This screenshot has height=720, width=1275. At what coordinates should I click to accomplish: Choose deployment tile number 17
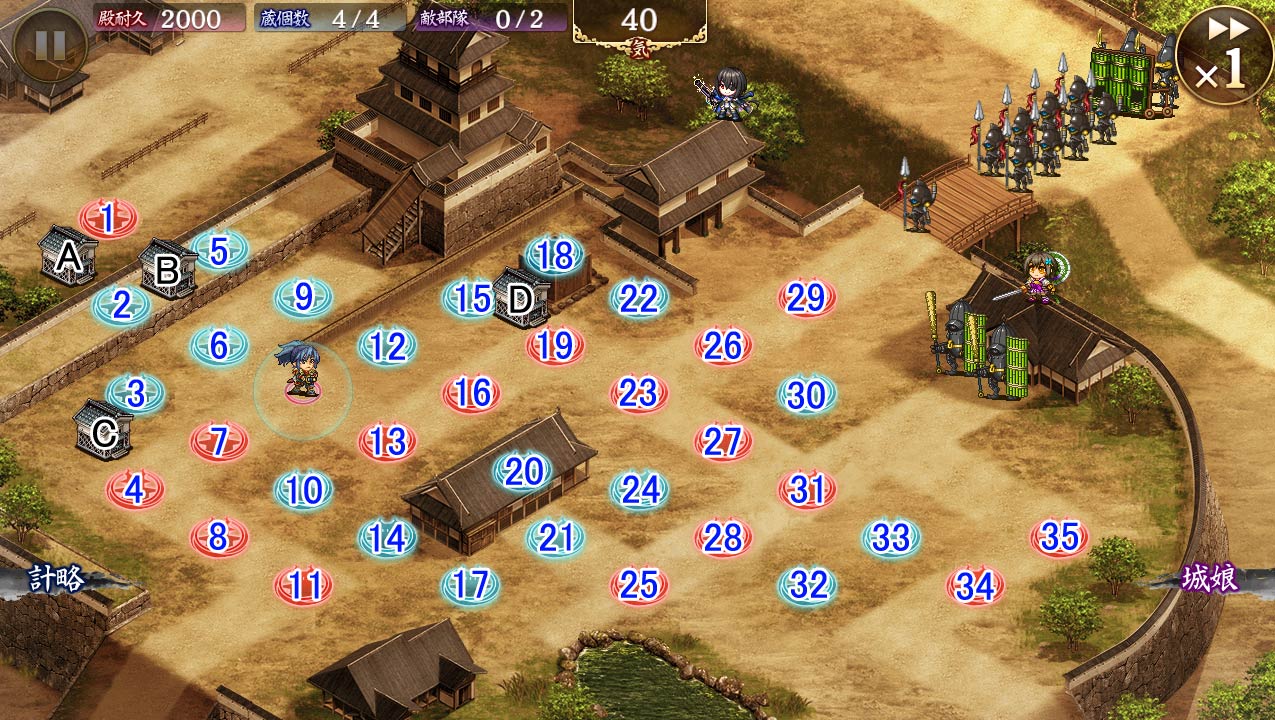[470, 585]
